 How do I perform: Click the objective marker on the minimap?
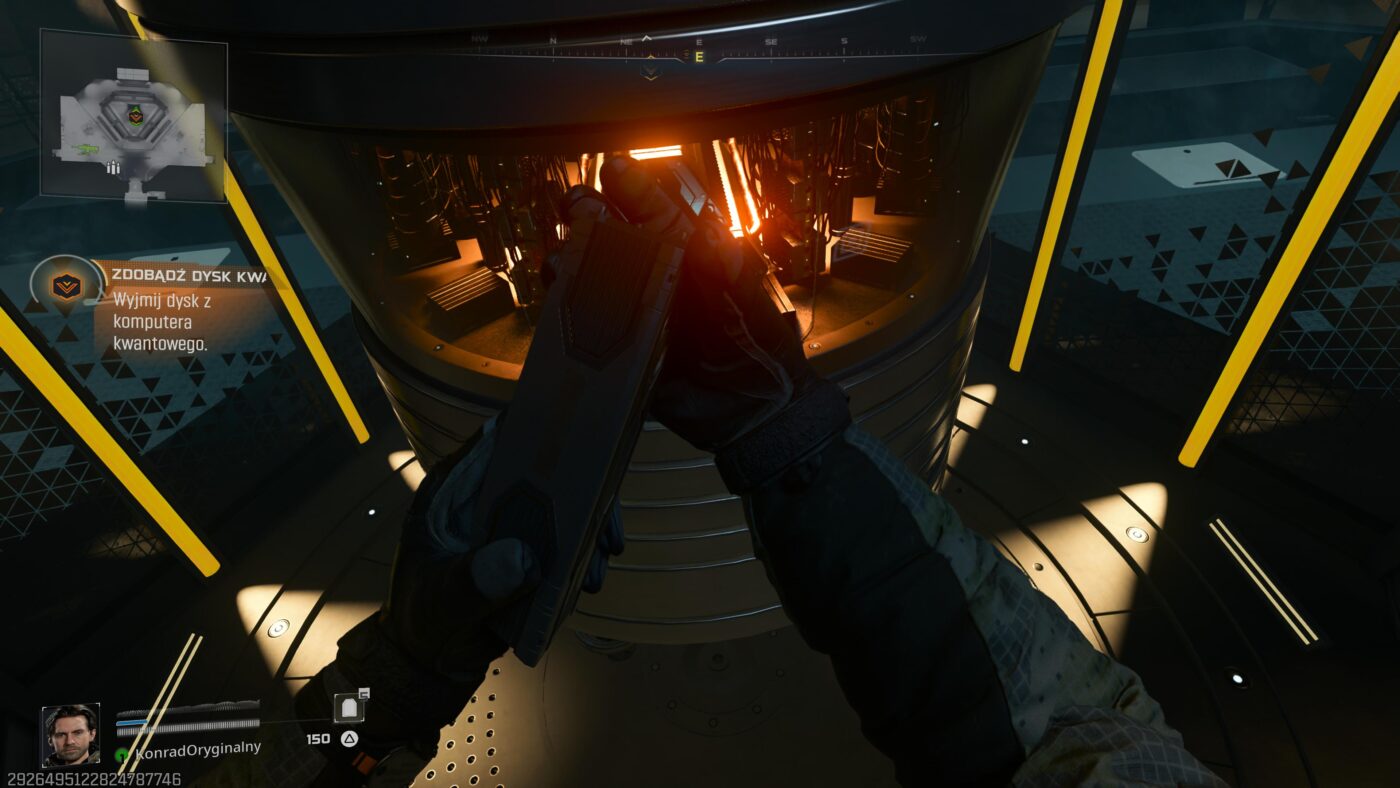tap(135, 115)
